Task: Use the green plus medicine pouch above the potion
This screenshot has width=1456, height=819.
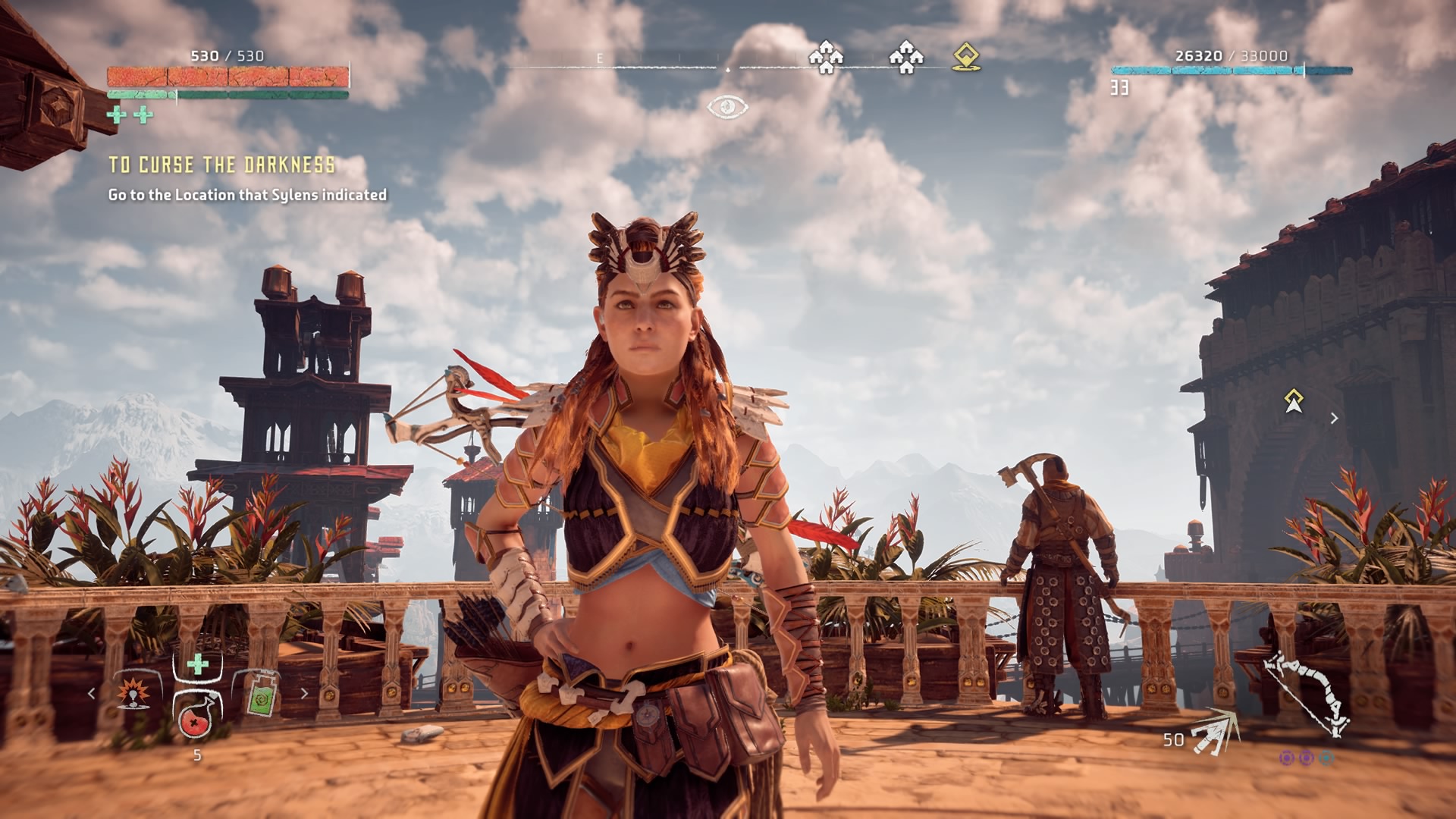Action: pos(198,665)
